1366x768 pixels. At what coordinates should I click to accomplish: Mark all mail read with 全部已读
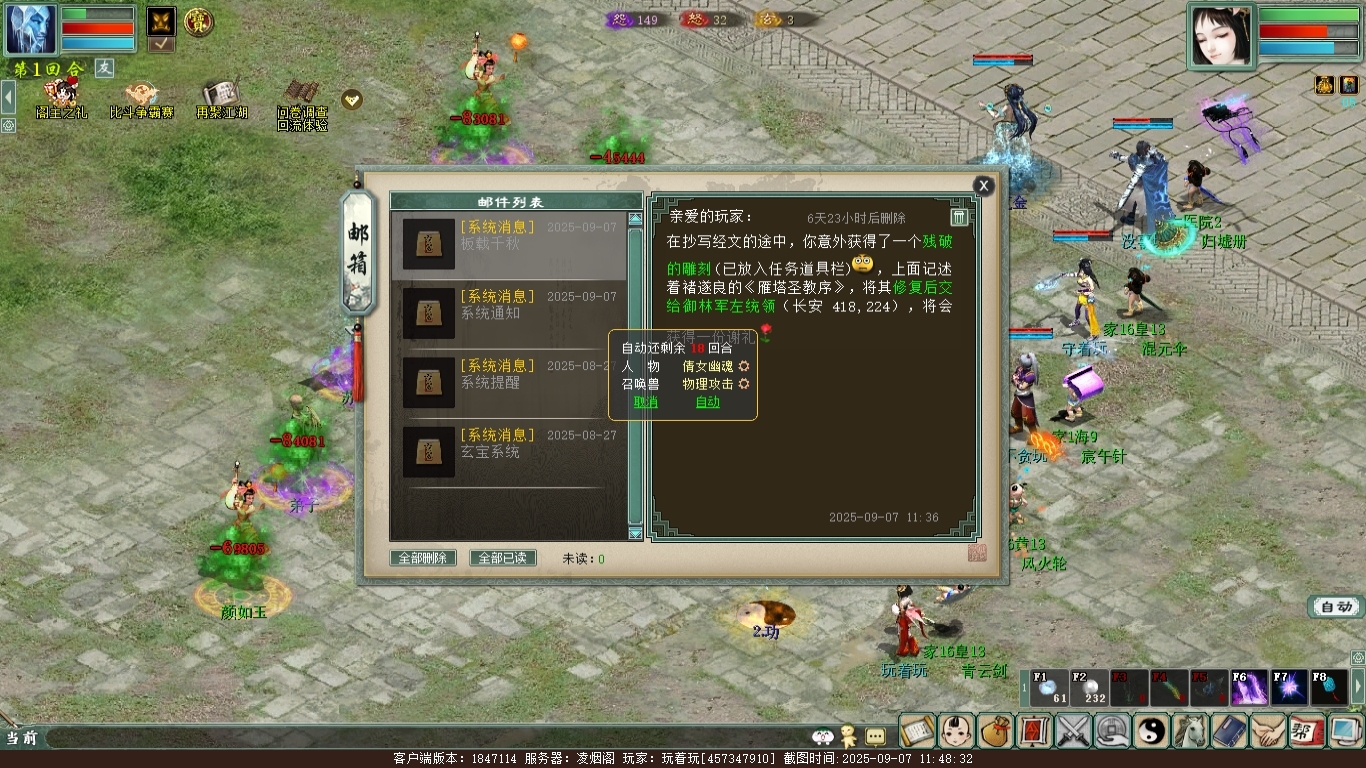coord(503,558)
